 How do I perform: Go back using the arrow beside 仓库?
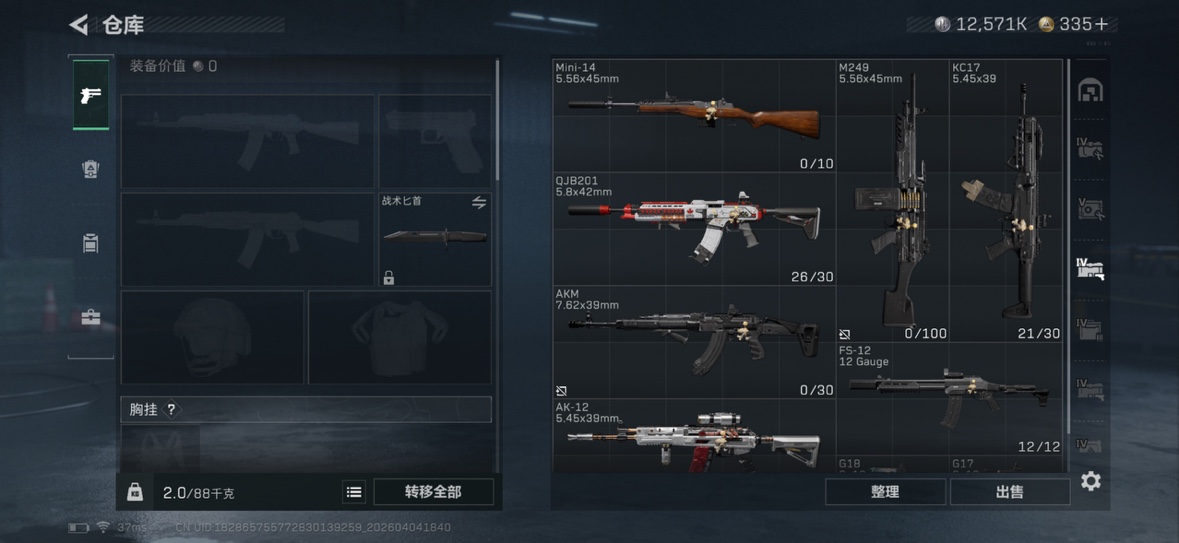point(79,24)
